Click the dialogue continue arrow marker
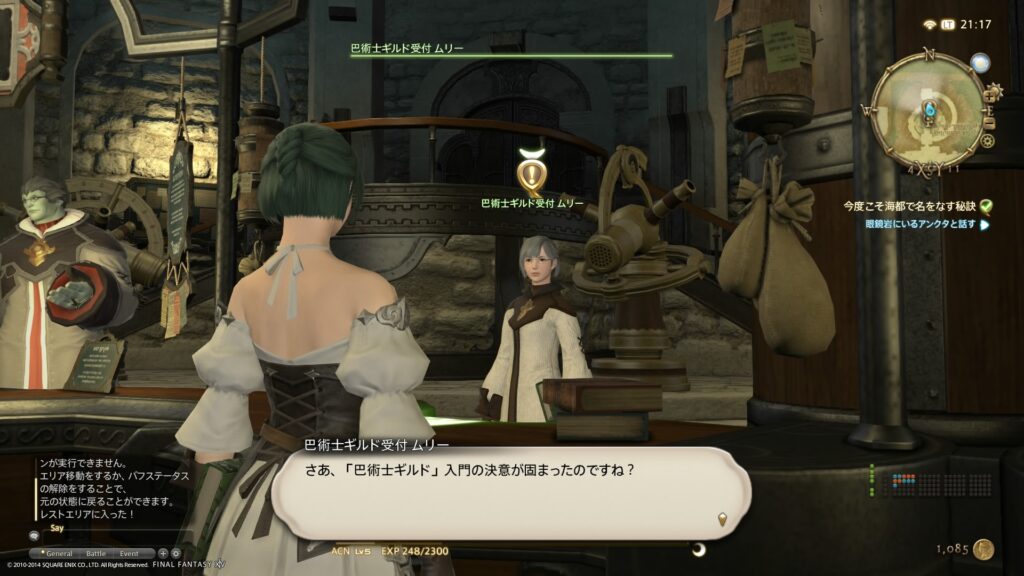The height and width of the screenshot is (576, 1024). coord(722,518)
